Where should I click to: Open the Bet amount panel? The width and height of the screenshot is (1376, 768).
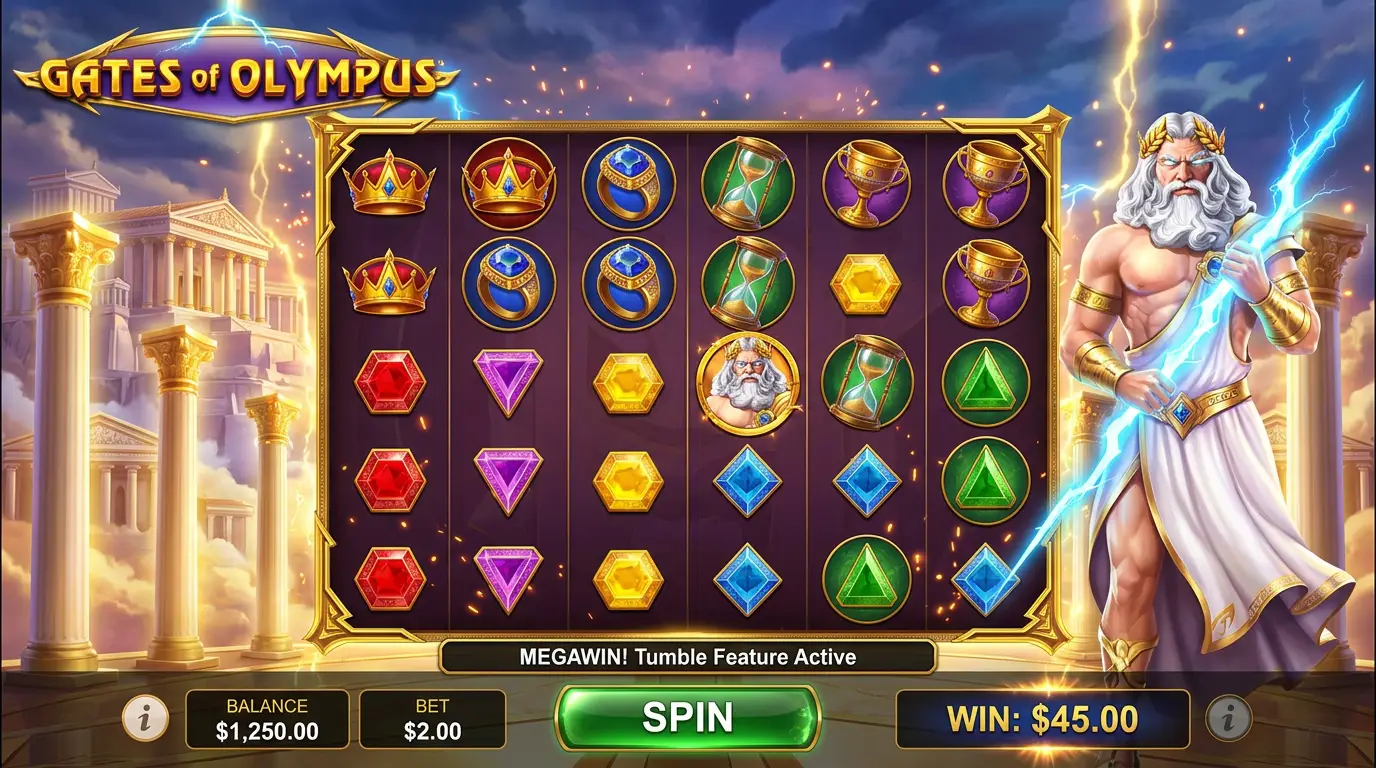click(432, 719)
